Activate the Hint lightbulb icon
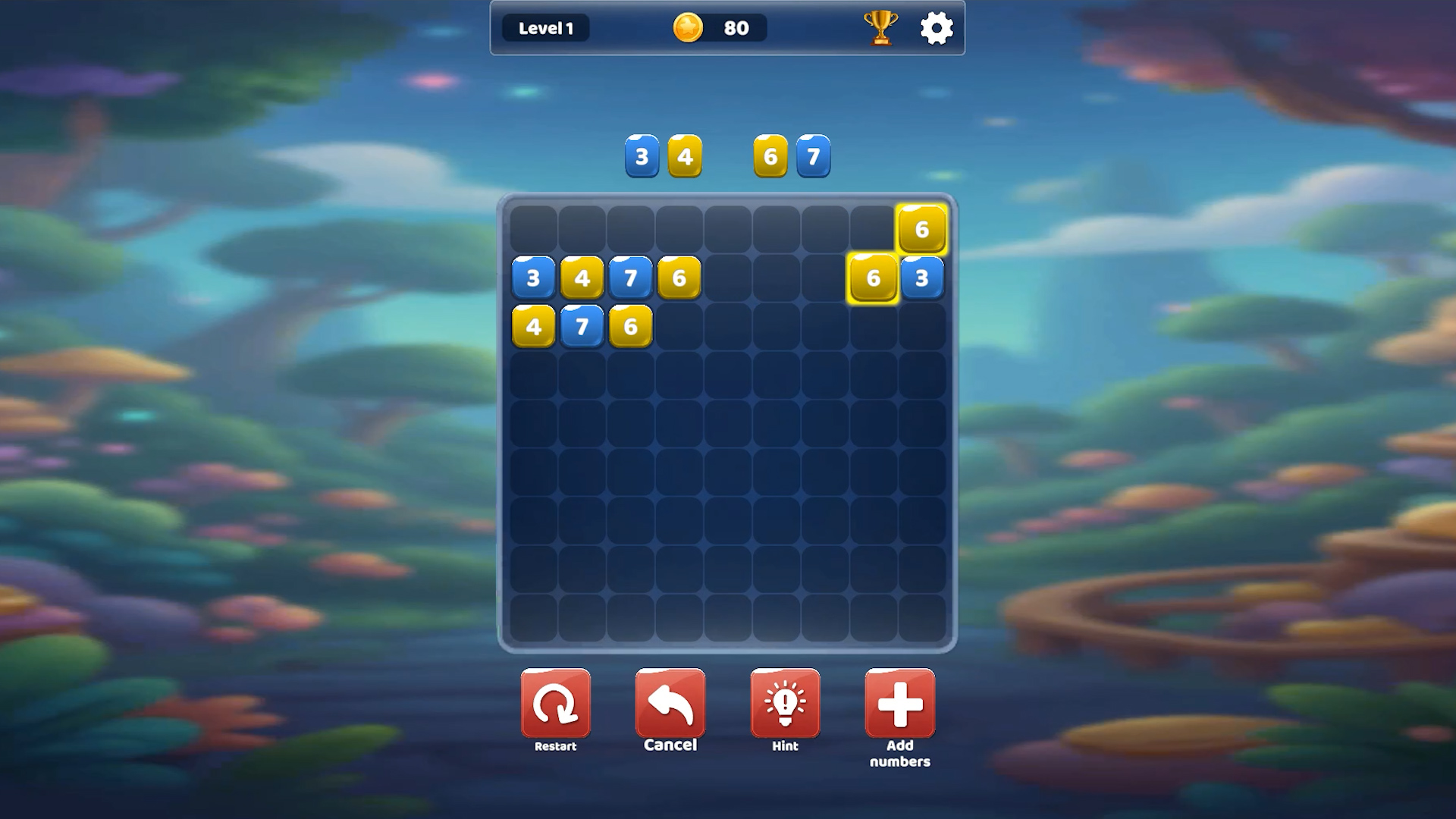 (785, 704)
